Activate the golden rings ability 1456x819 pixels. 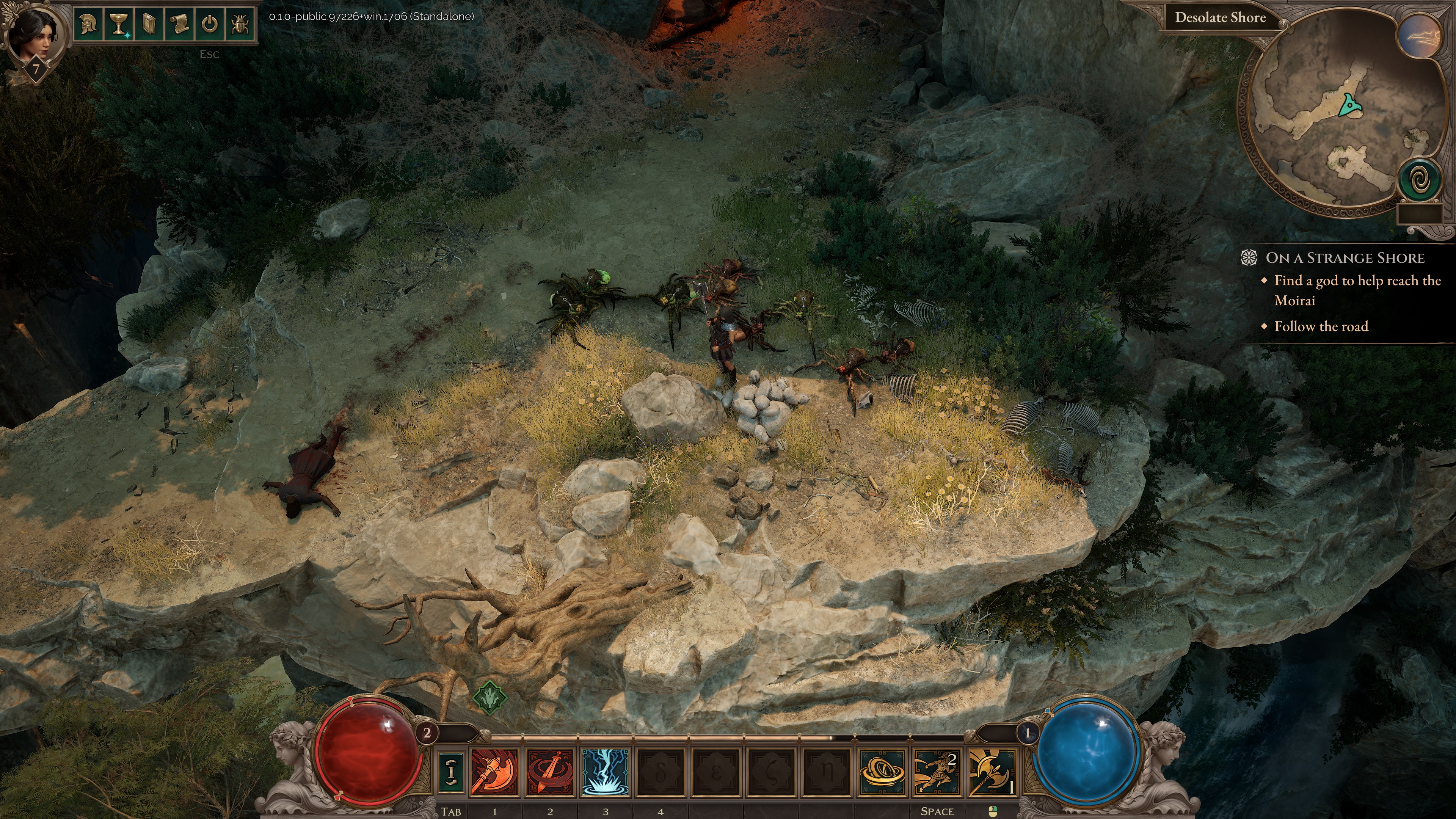(x=881, y=772)
